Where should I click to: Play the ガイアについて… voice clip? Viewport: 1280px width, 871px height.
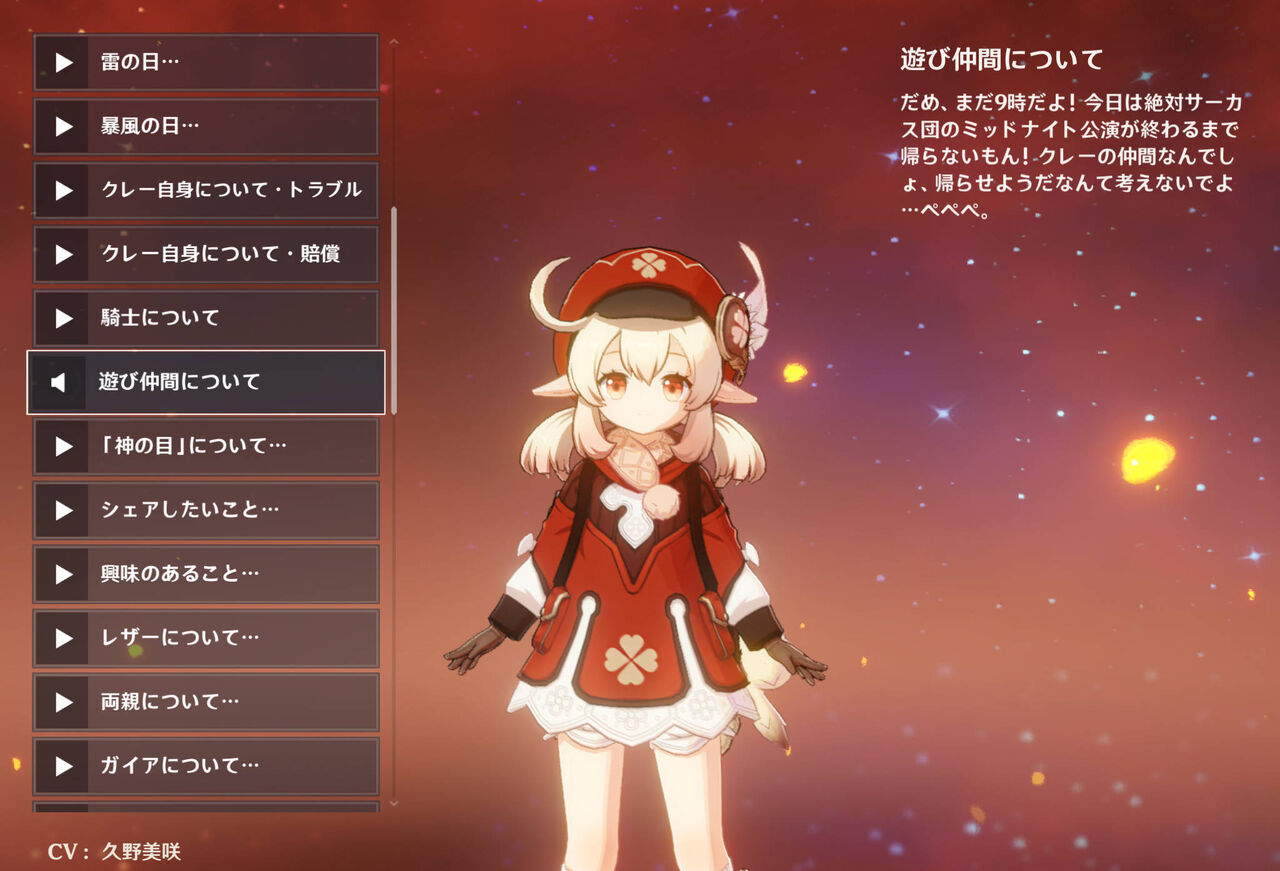click(65, 767)
